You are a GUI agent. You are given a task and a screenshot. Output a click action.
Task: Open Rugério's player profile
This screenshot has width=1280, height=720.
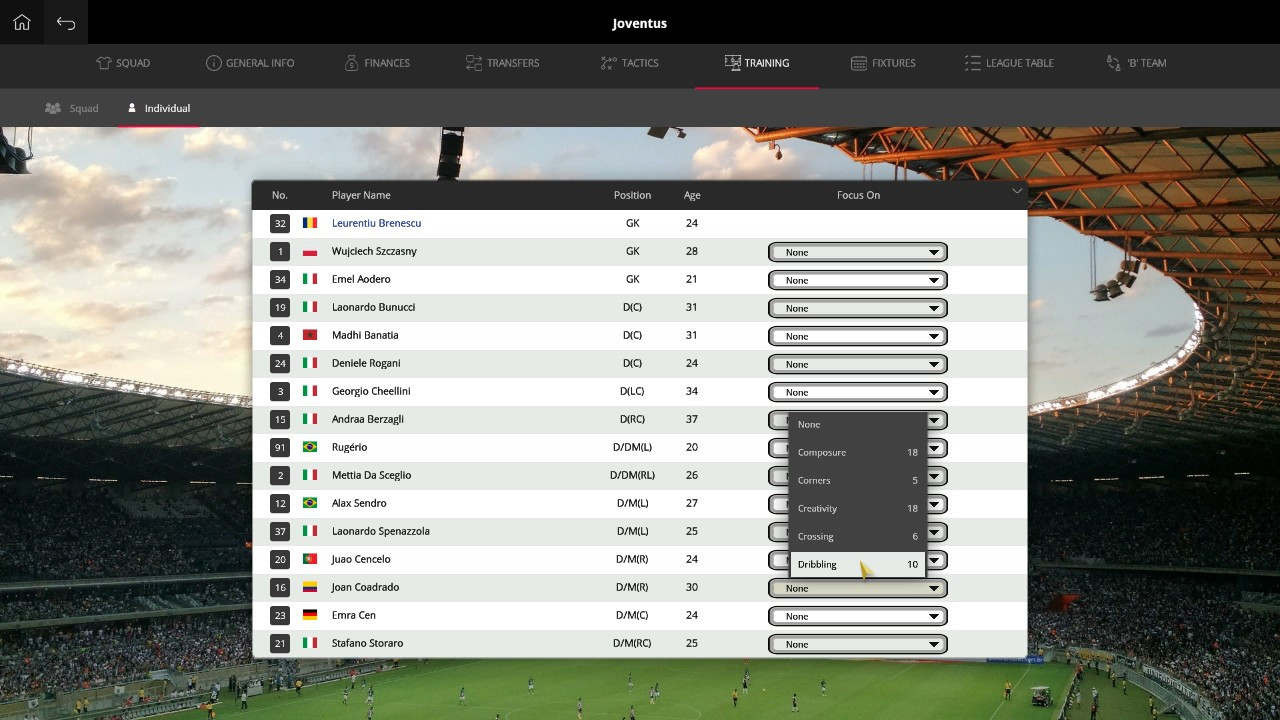coord(349,447)
